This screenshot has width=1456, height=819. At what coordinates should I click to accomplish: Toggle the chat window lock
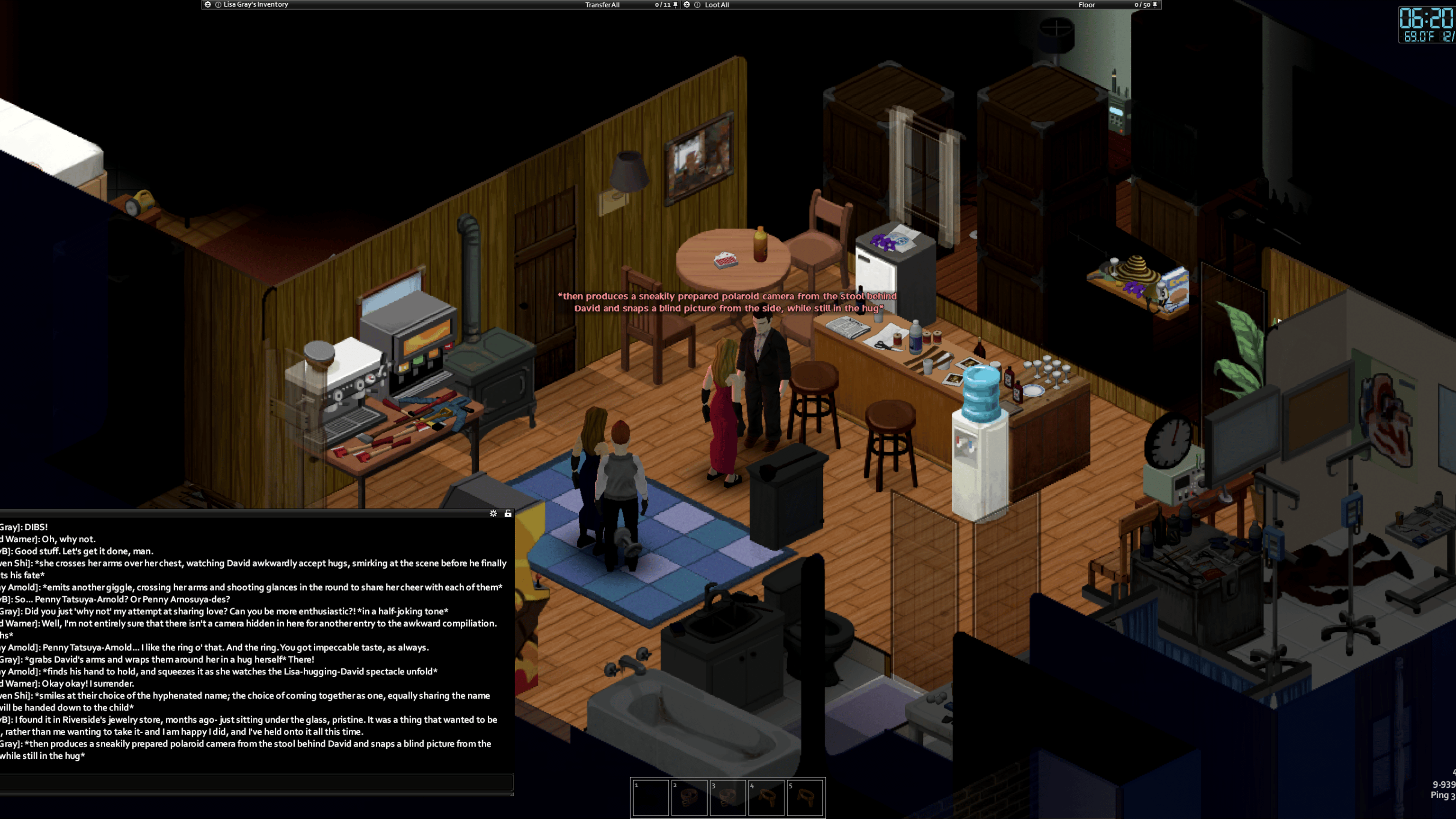point(508,513)
